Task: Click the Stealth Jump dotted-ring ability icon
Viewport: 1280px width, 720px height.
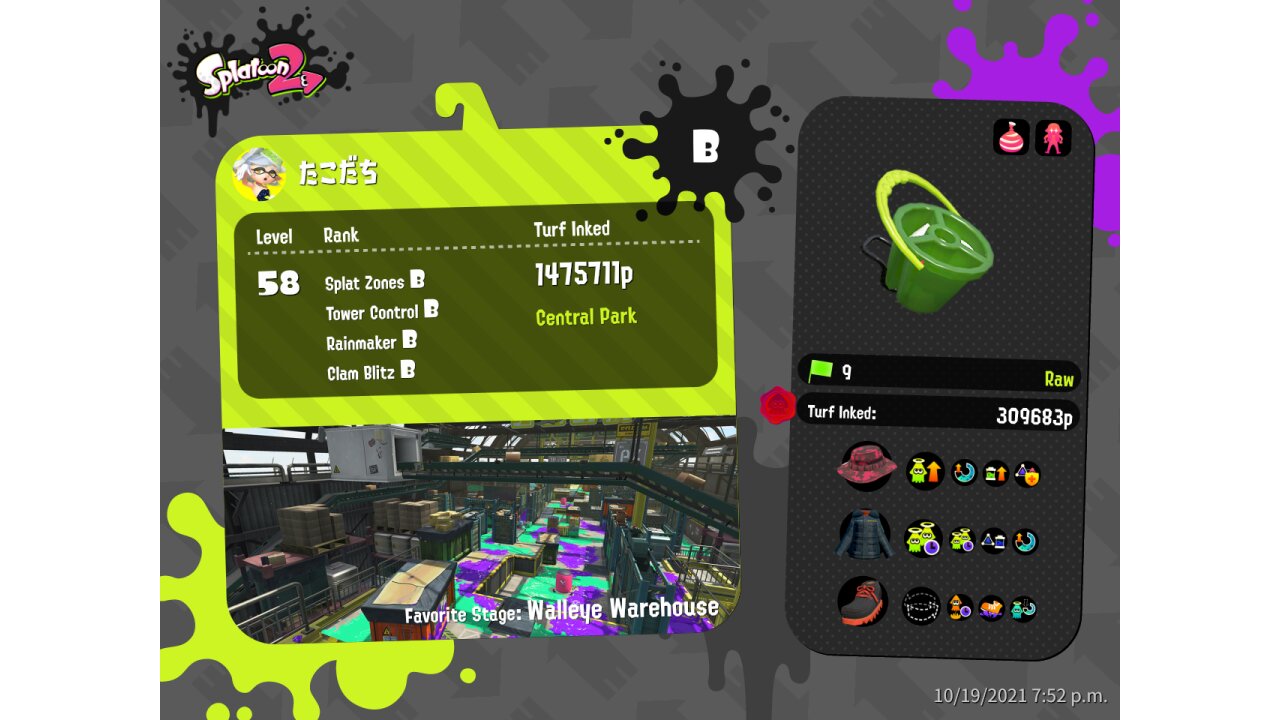Action: pos(921,605)
